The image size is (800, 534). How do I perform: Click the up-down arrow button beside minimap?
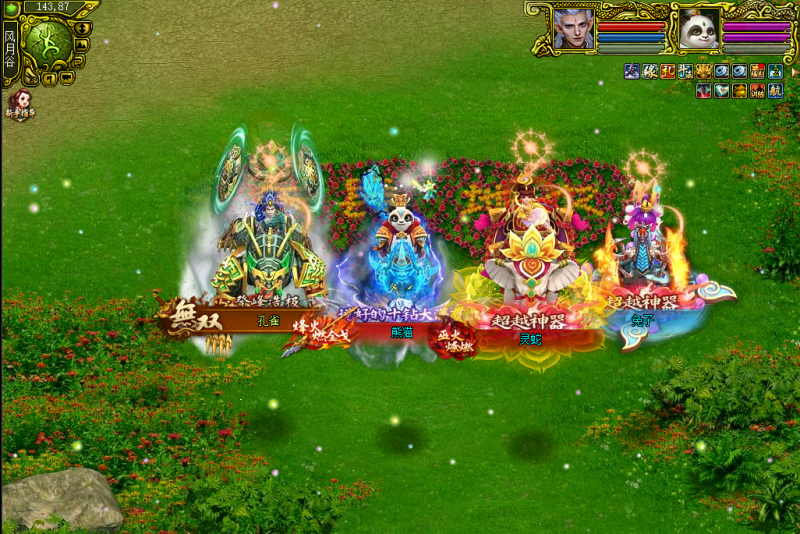[x=81, y=27]
